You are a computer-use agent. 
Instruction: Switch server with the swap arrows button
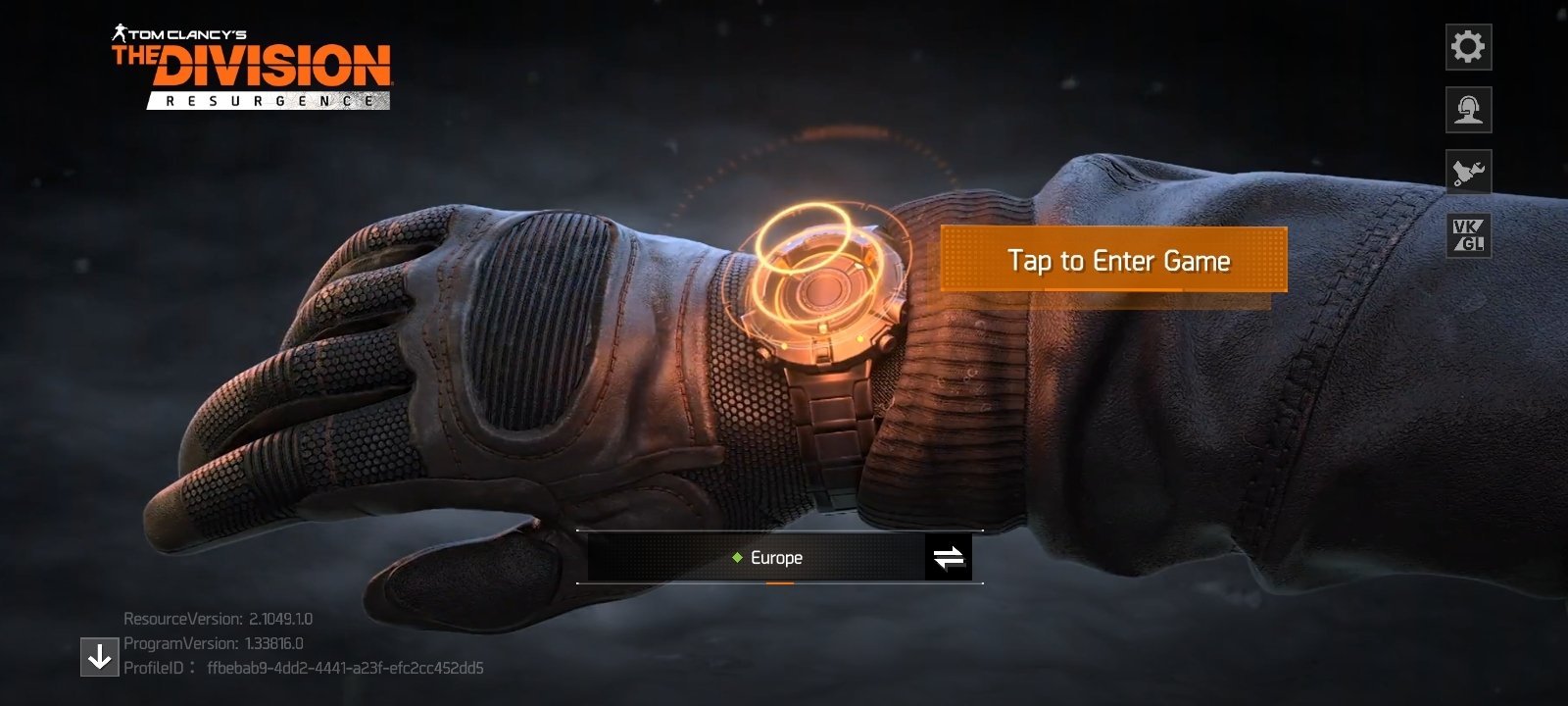[x=948, y=558]
